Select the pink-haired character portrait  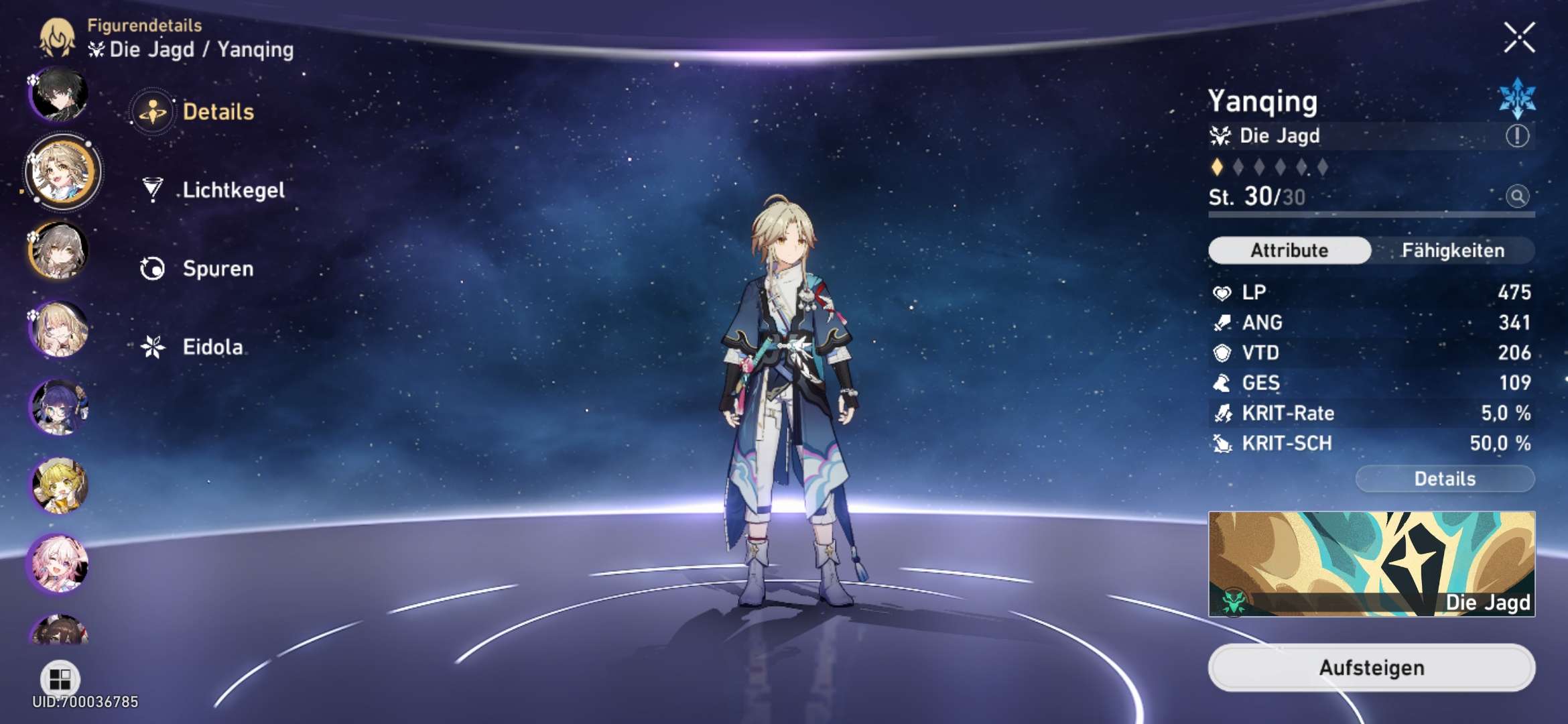[x=60, y=564]
